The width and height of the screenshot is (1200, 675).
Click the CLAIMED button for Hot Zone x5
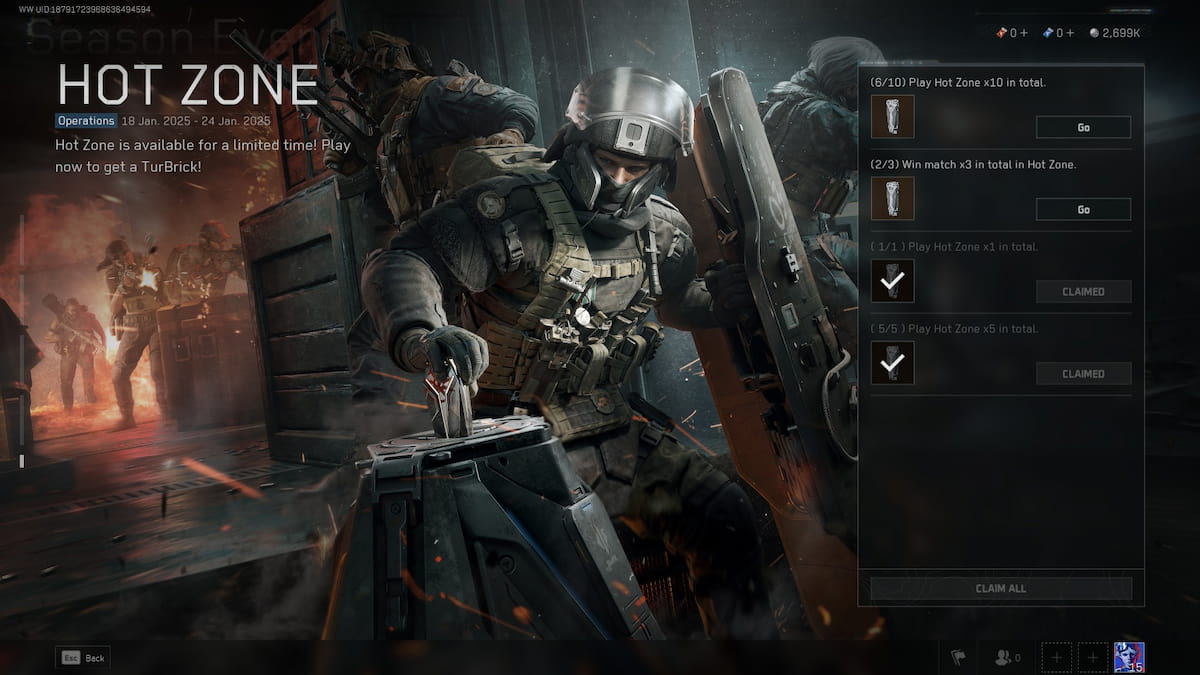1083,373
